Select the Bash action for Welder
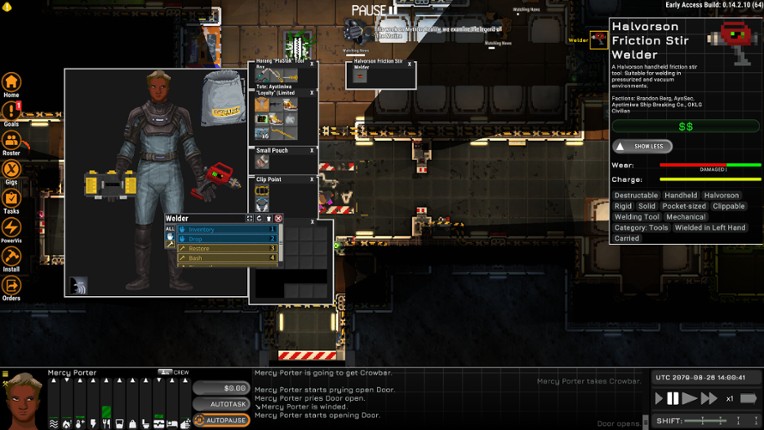Viewport: 764px width, 430px height. tap(227, 258)
